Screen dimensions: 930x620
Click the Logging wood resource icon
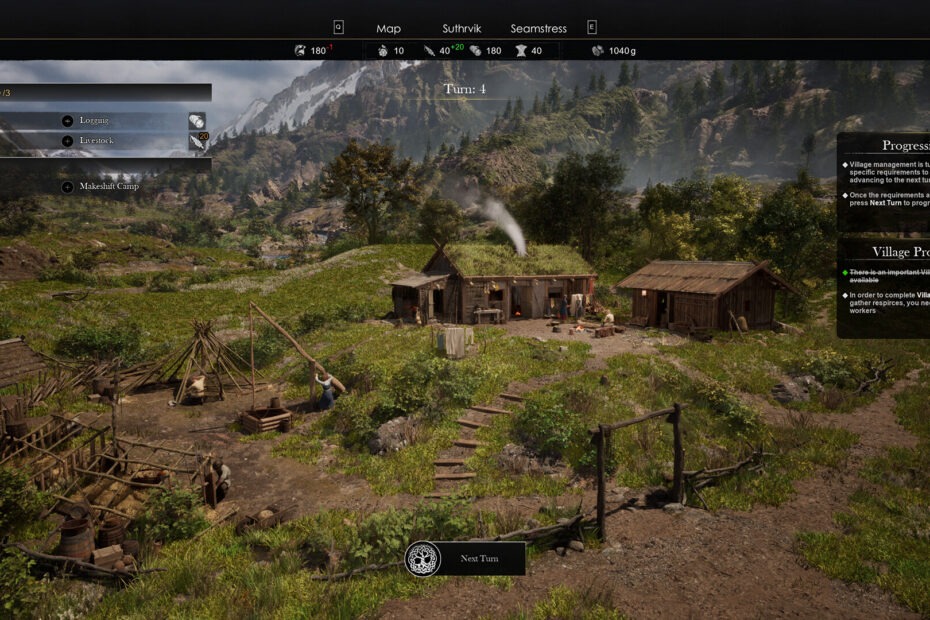(x=197, y=120)
